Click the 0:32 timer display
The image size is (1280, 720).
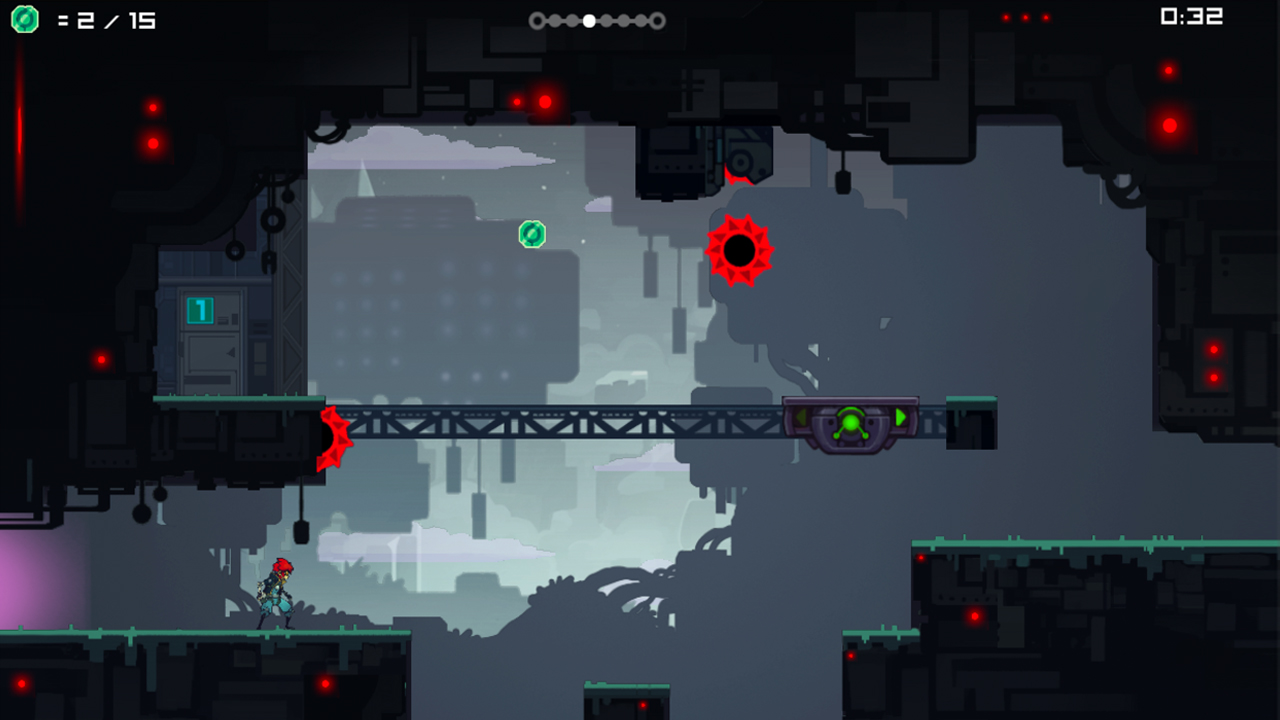(x=1193, y=17)
